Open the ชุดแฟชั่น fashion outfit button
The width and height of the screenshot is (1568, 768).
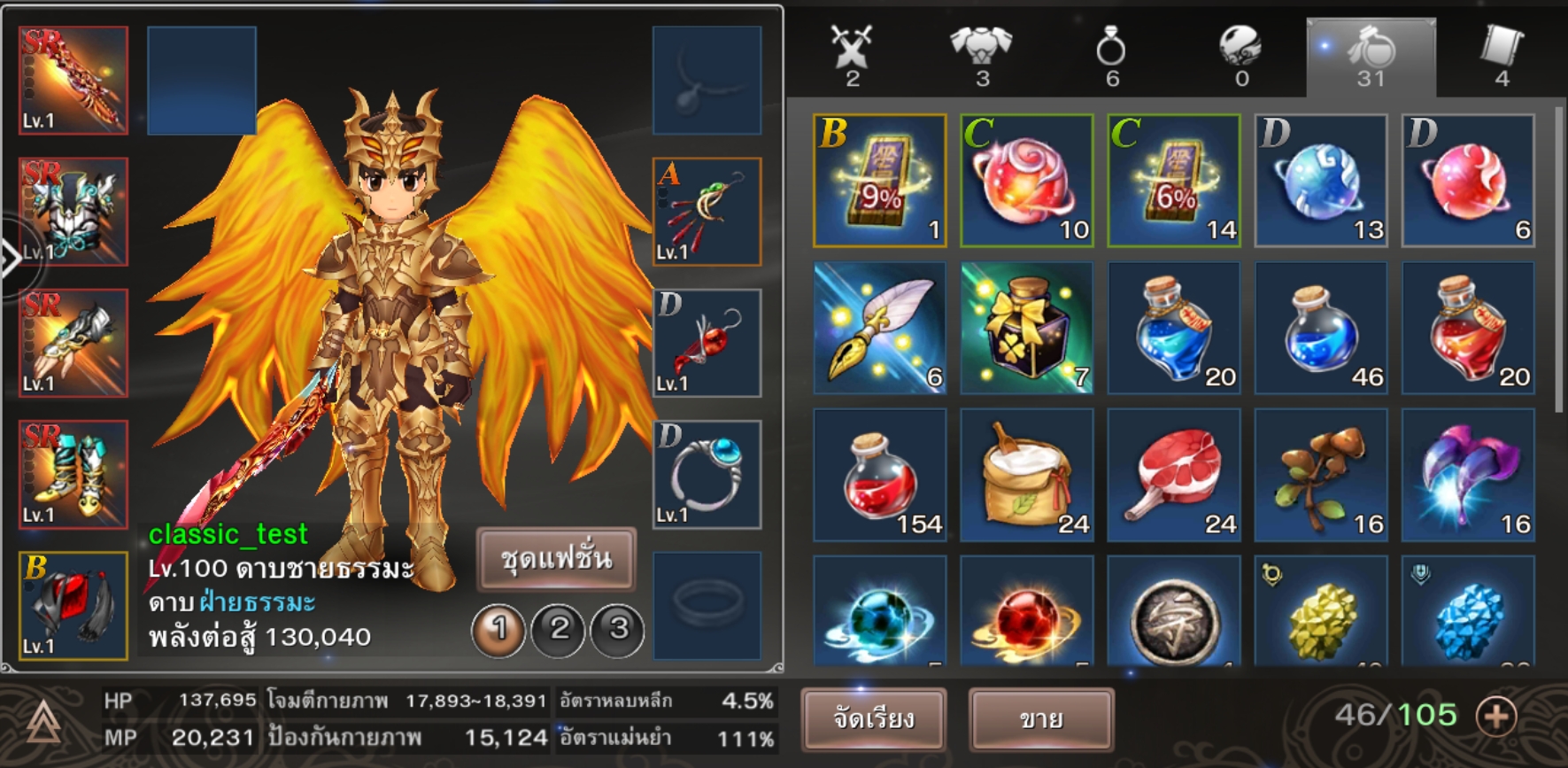(x=556, y=559)
